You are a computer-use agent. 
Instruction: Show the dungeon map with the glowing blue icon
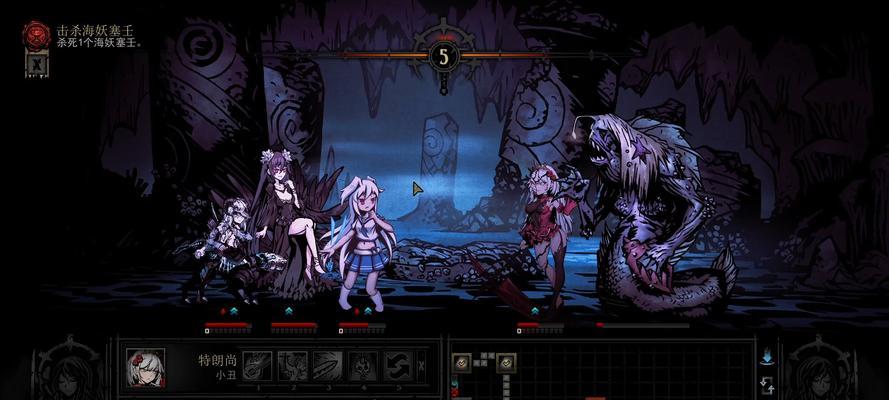coord(768,356)
